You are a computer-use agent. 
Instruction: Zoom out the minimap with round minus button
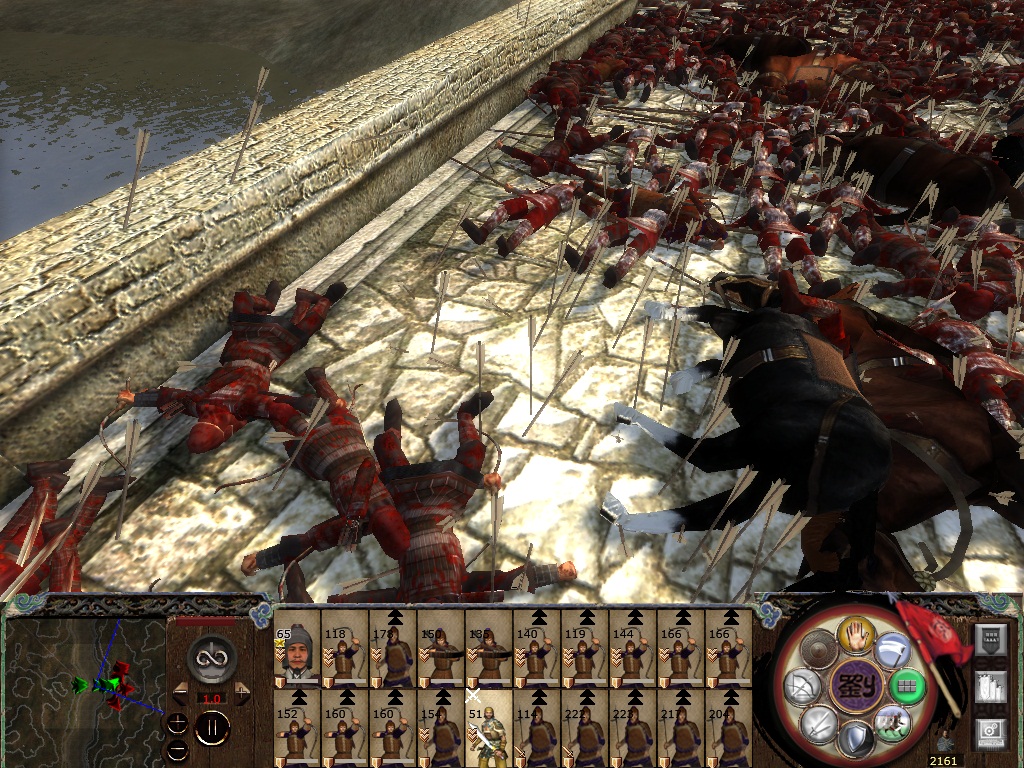(177, 747)
